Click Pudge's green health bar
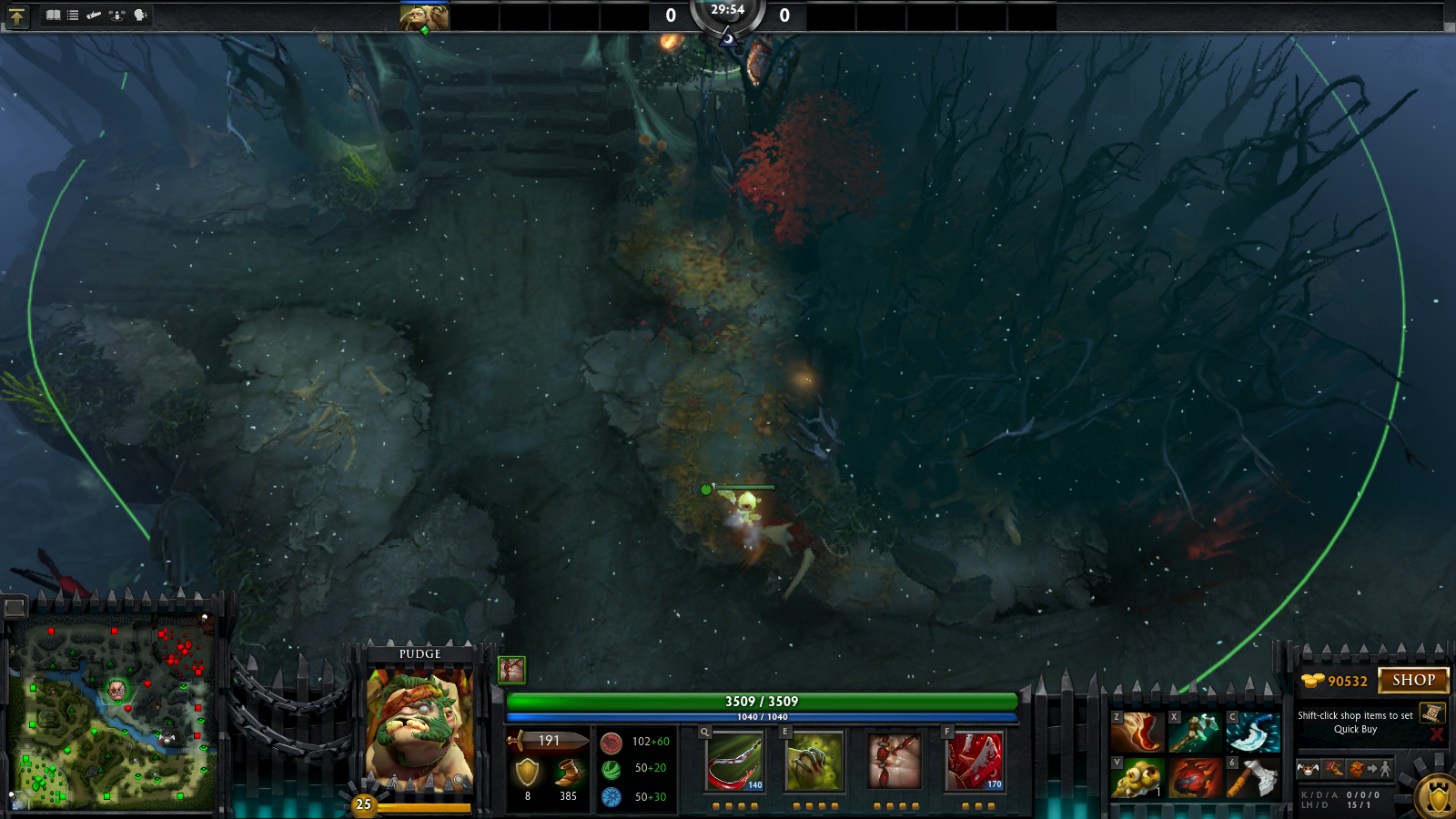Viewport: 1456px width, 819px height. click(761, 702)
